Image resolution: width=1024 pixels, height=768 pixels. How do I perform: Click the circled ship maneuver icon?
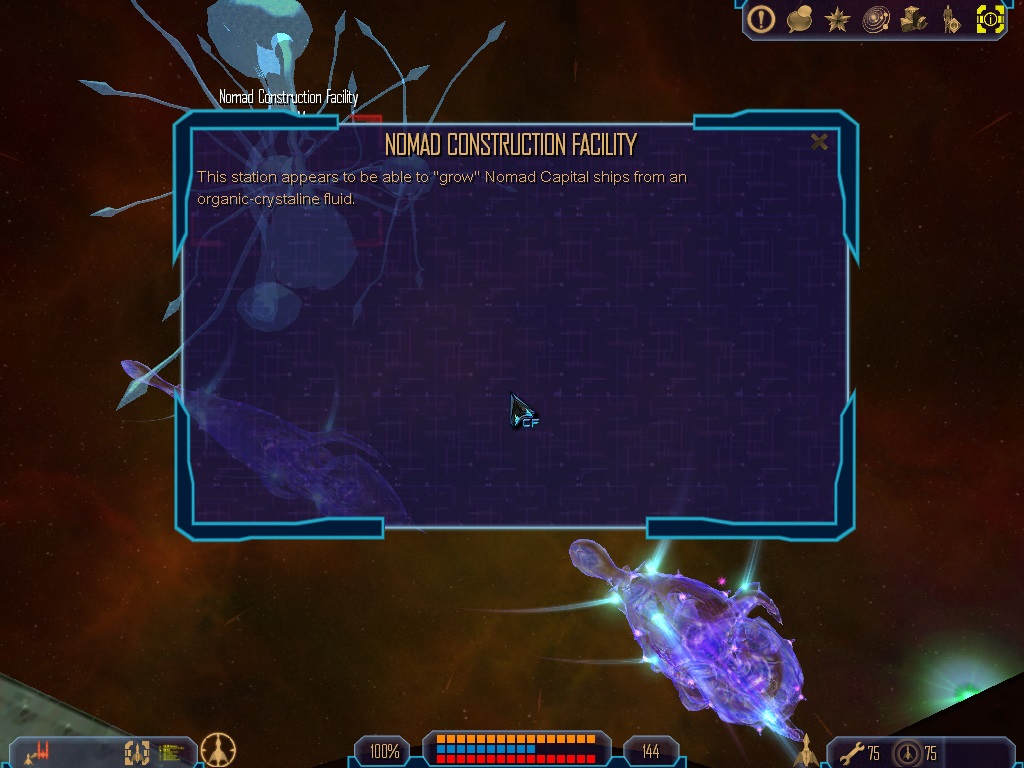(218, 749)
